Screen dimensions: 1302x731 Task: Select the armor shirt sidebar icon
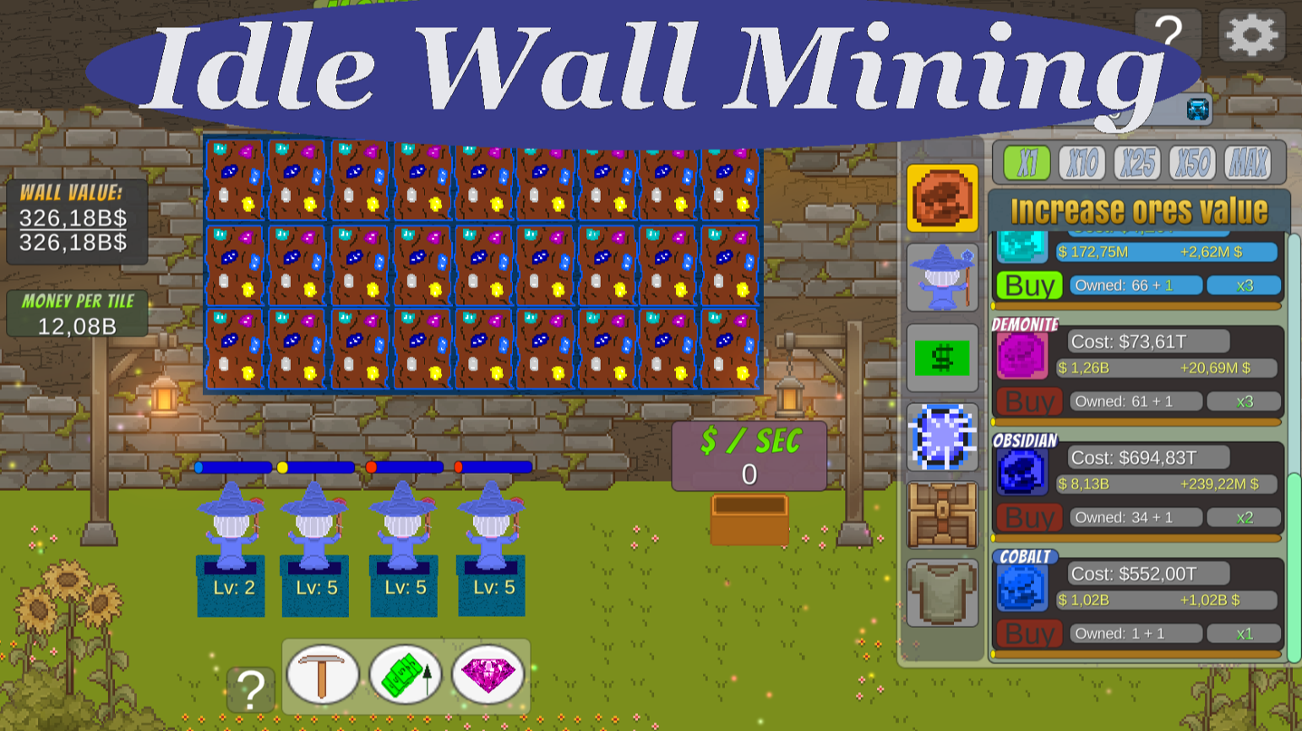click(x=941, y=593)
